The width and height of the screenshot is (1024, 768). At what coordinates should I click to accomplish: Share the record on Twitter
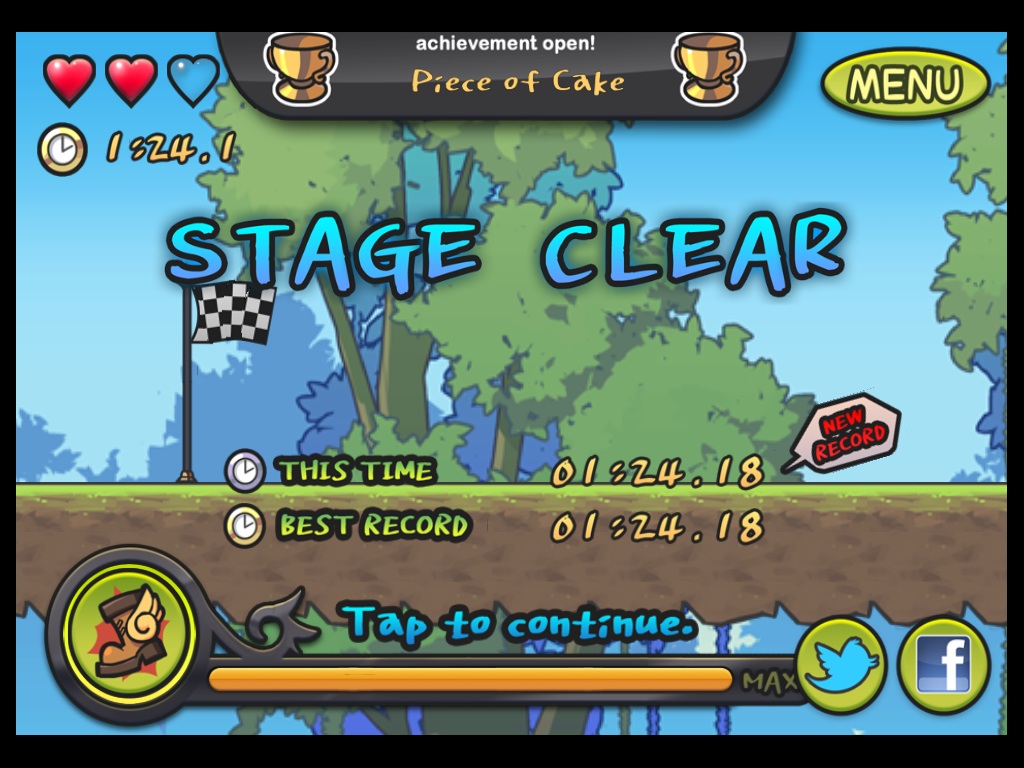pos(842,664)
